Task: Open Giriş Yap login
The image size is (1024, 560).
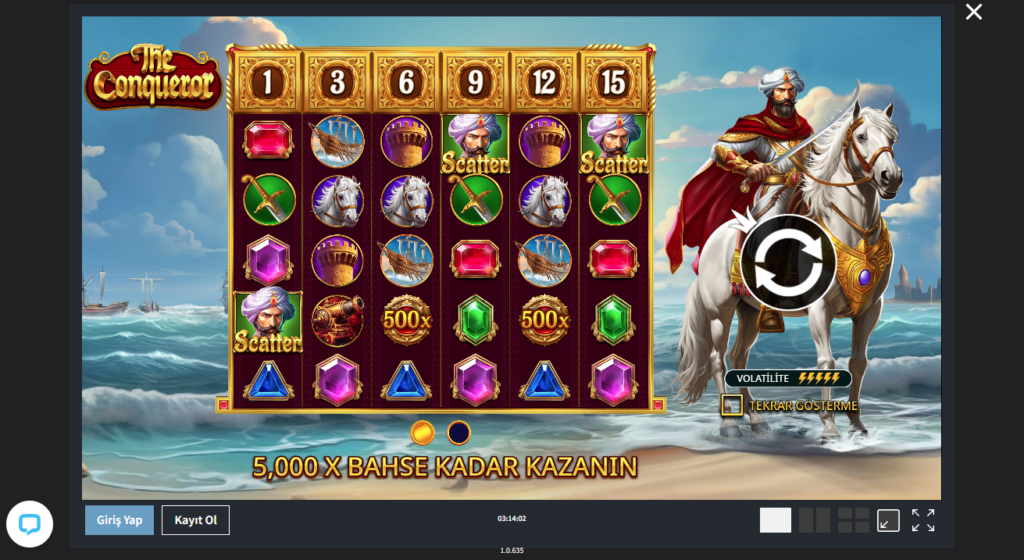Action: coord(118,520)
